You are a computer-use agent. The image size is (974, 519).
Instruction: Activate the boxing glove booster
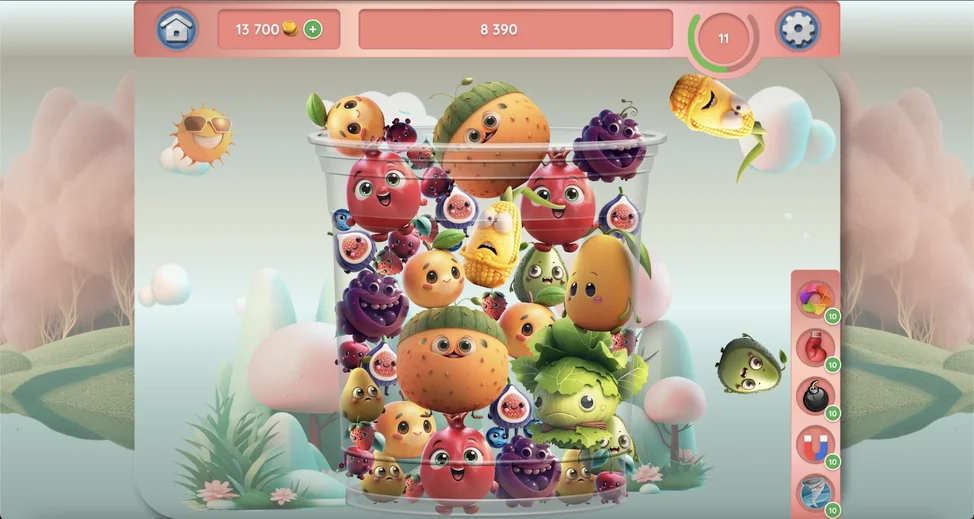coord(815,347)
